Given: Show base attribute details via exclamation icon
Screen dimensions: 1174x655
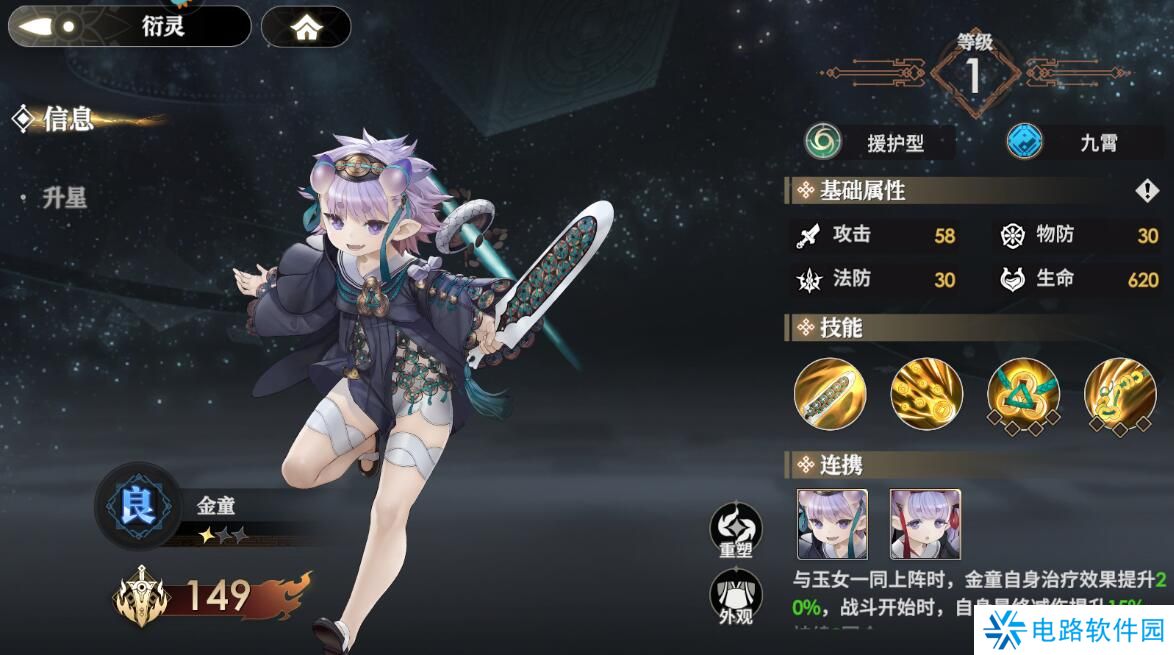Looking at the screenshot, I should coord(1146,190).
